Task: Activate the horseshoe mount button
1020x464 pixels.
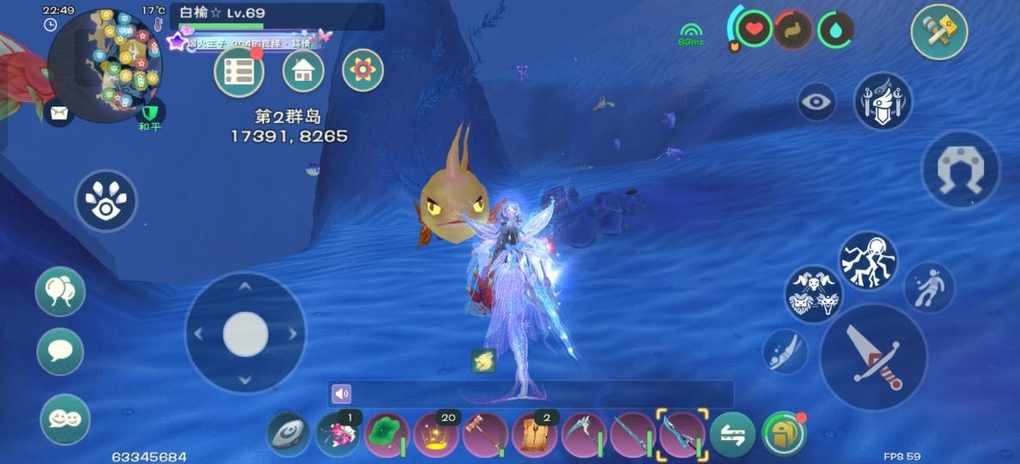Action: coord(960,169)
